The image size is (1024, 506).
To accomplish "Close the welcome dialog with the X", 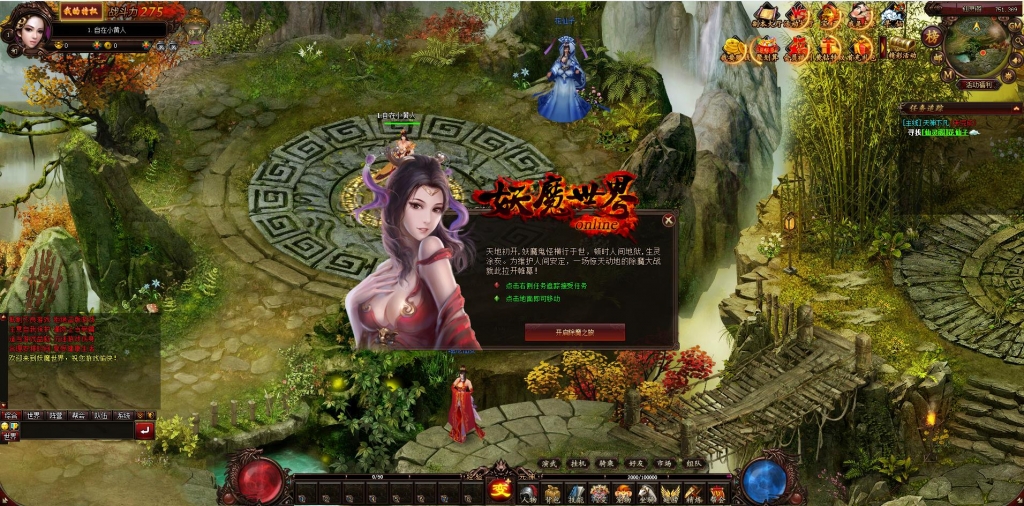I will (x=668, y=220).
